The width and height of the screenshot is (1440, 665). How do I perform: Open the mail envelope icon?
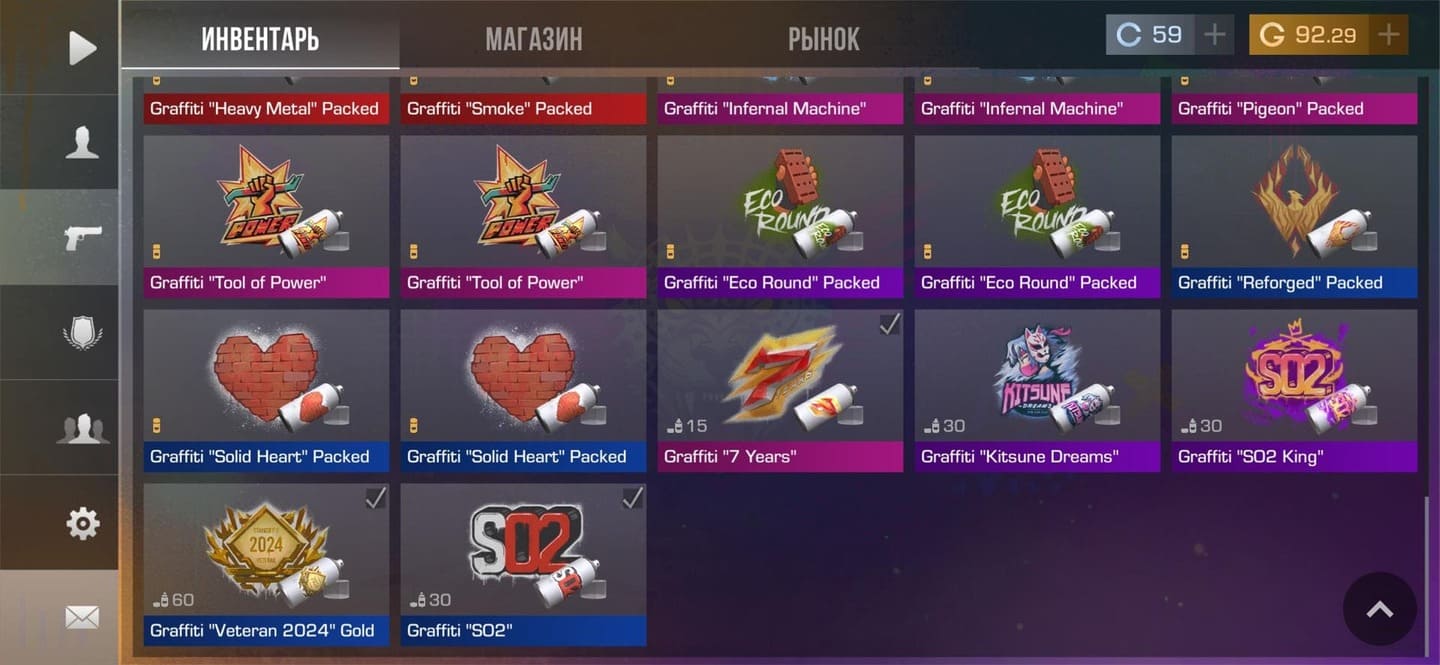point(82,618)
